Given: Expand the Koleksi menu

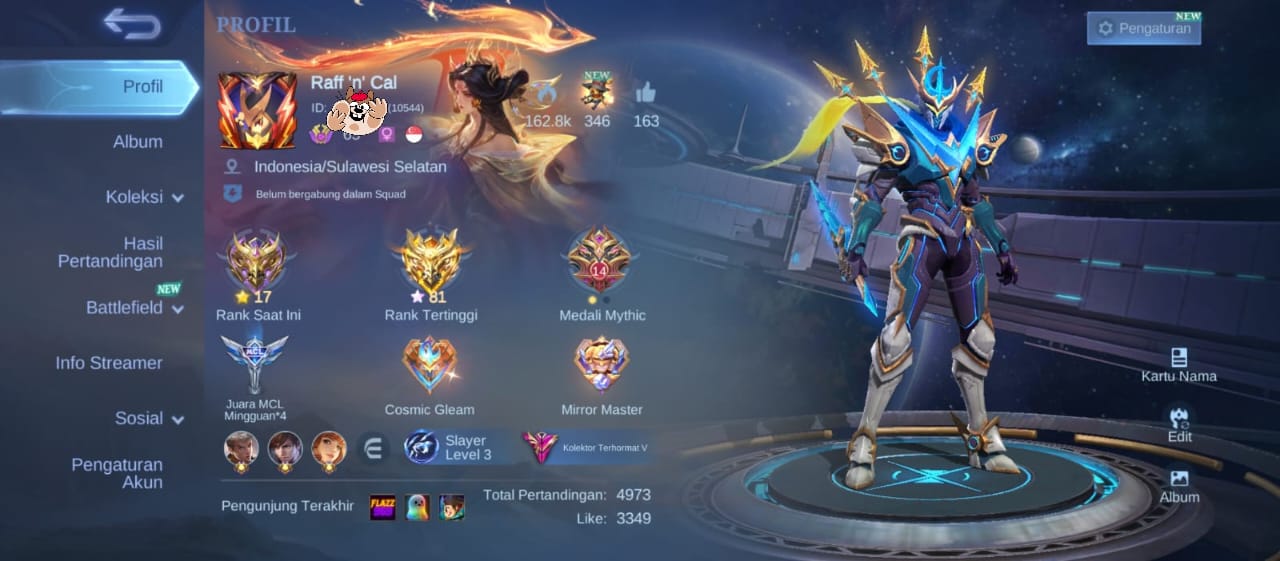Looking at the screenshot, I should pyautogui.click(x=144, y=197).
